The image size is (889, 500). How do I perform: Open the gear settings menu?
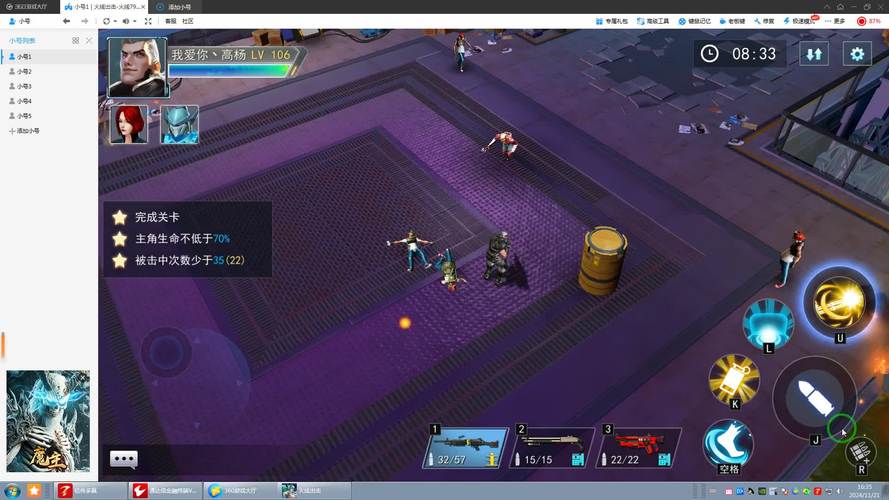[x=856, y=54]
